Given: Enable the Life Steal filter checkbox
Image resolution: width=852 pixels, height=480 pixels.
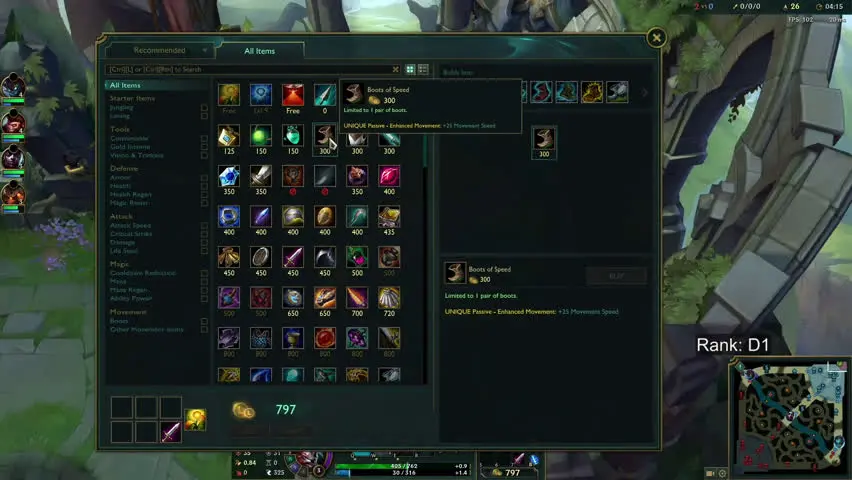Looking at the screenshot, I should 204,250.
